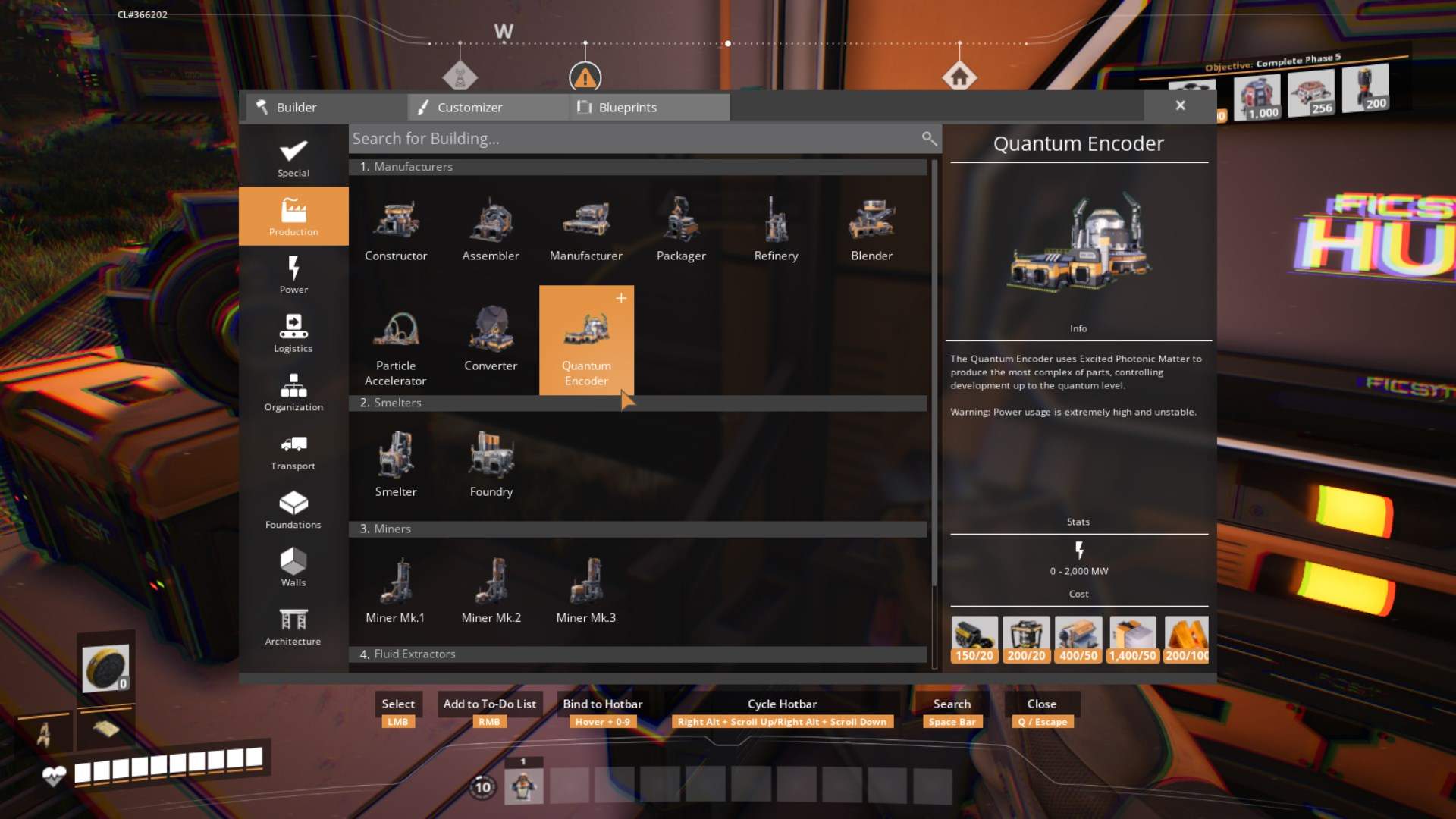Collapse the Manufacturers section
Viewport: 1456px width, 819px height.
point(637,166)
